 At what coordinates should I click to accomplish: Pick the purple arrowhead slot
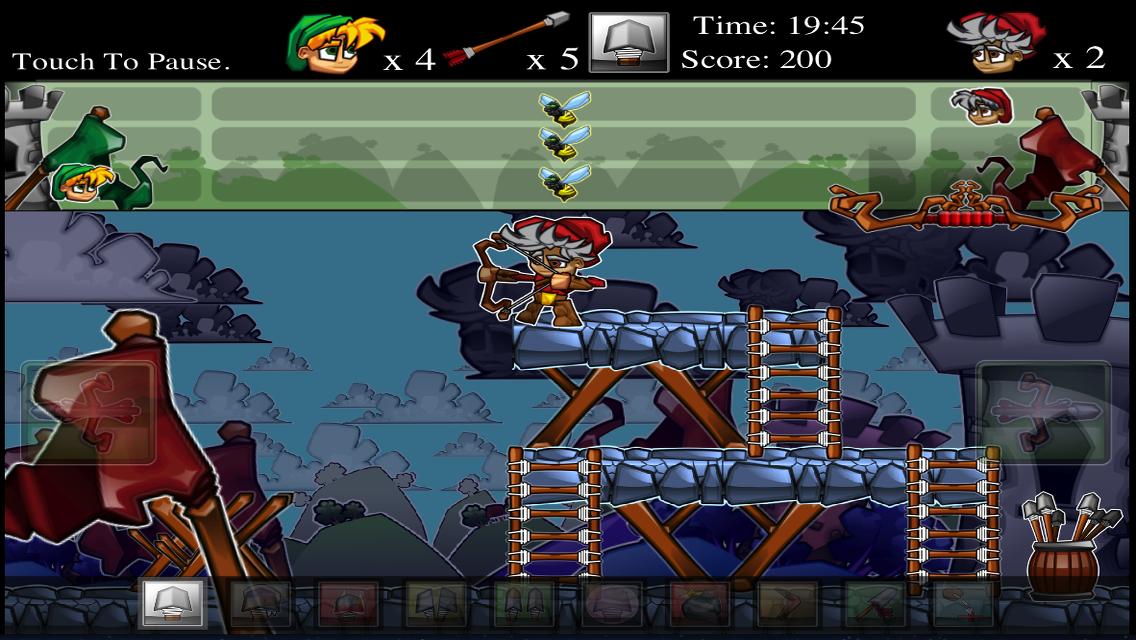point(611,604)
